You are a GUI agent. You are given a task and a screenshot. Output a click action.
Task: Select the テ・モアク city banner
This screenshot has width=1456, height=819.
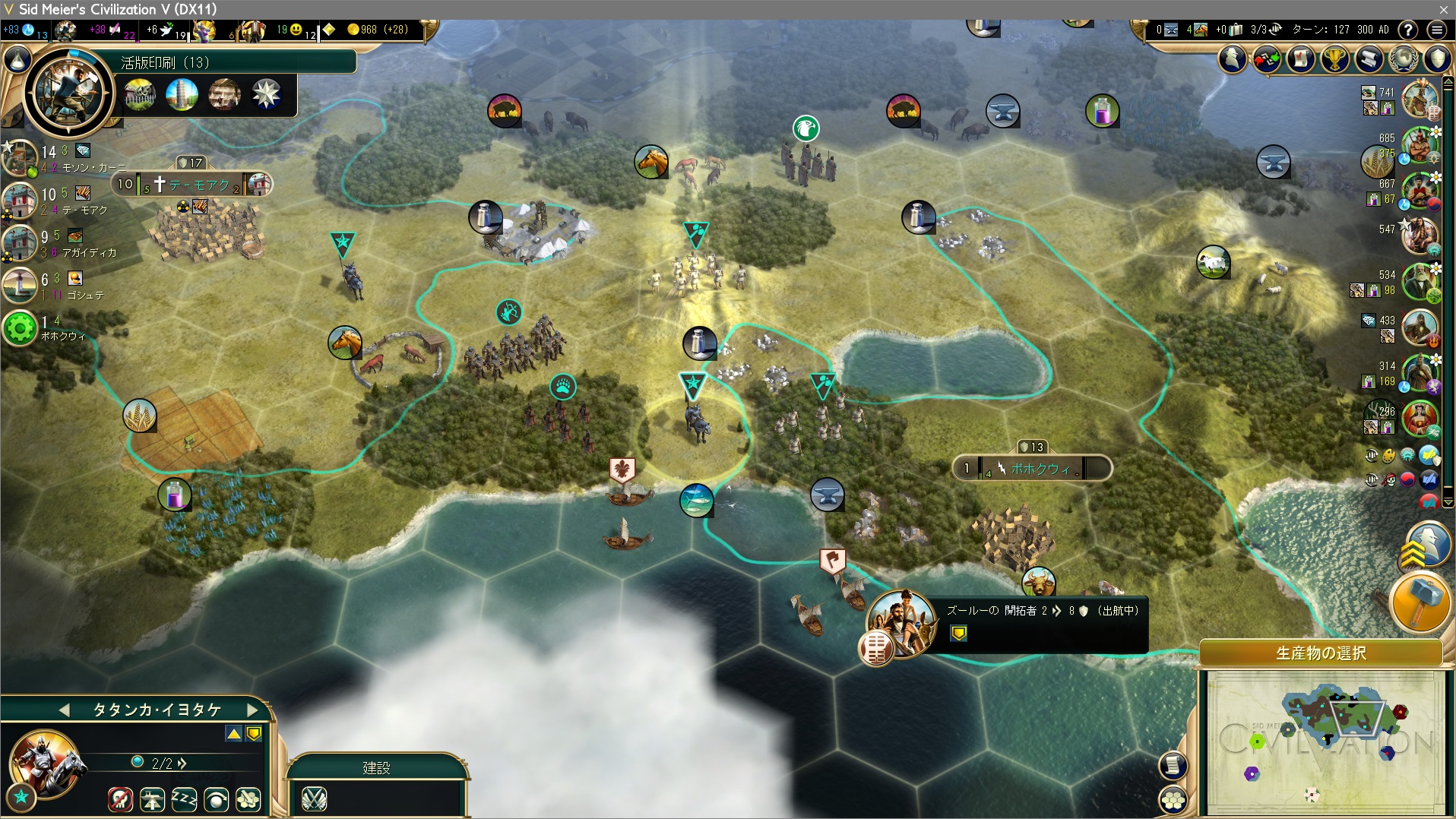coord(198,185)
